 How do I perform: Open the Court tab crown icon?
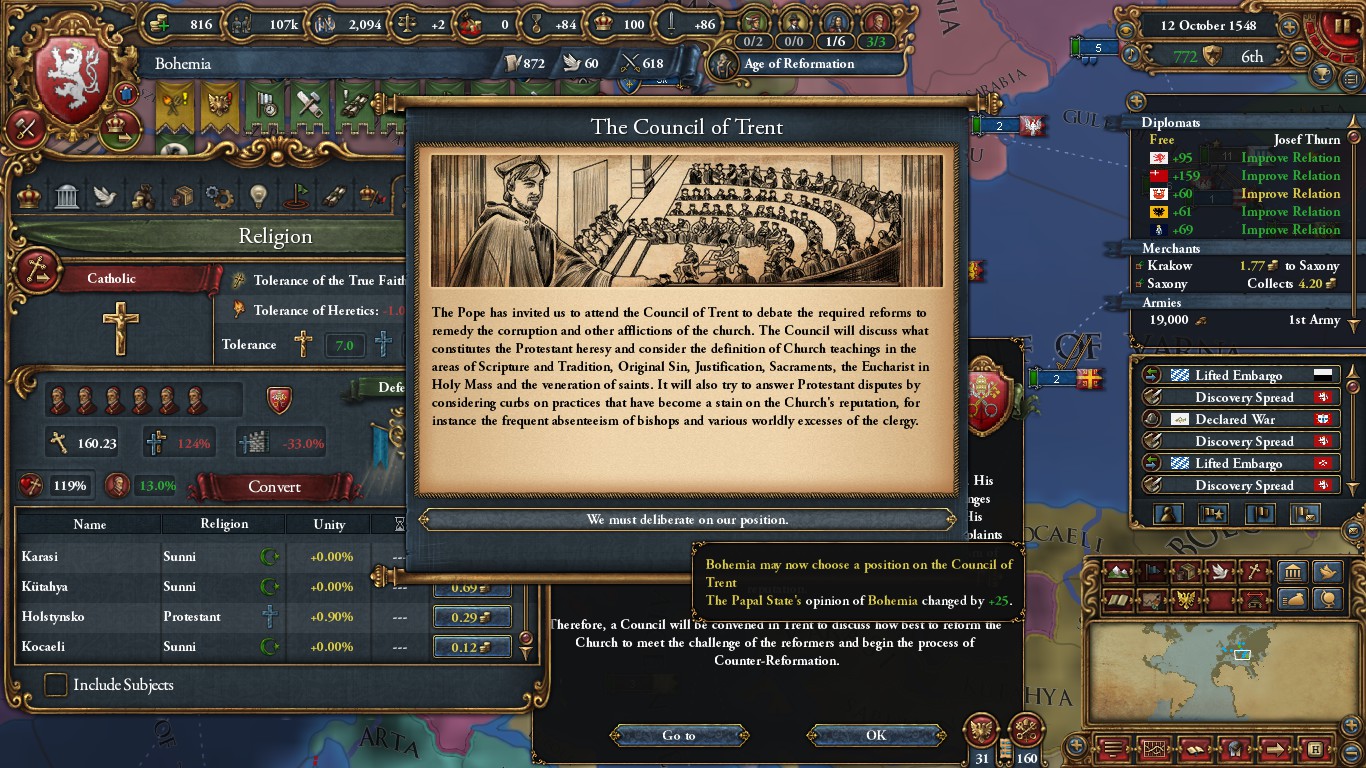coord(30,195)
